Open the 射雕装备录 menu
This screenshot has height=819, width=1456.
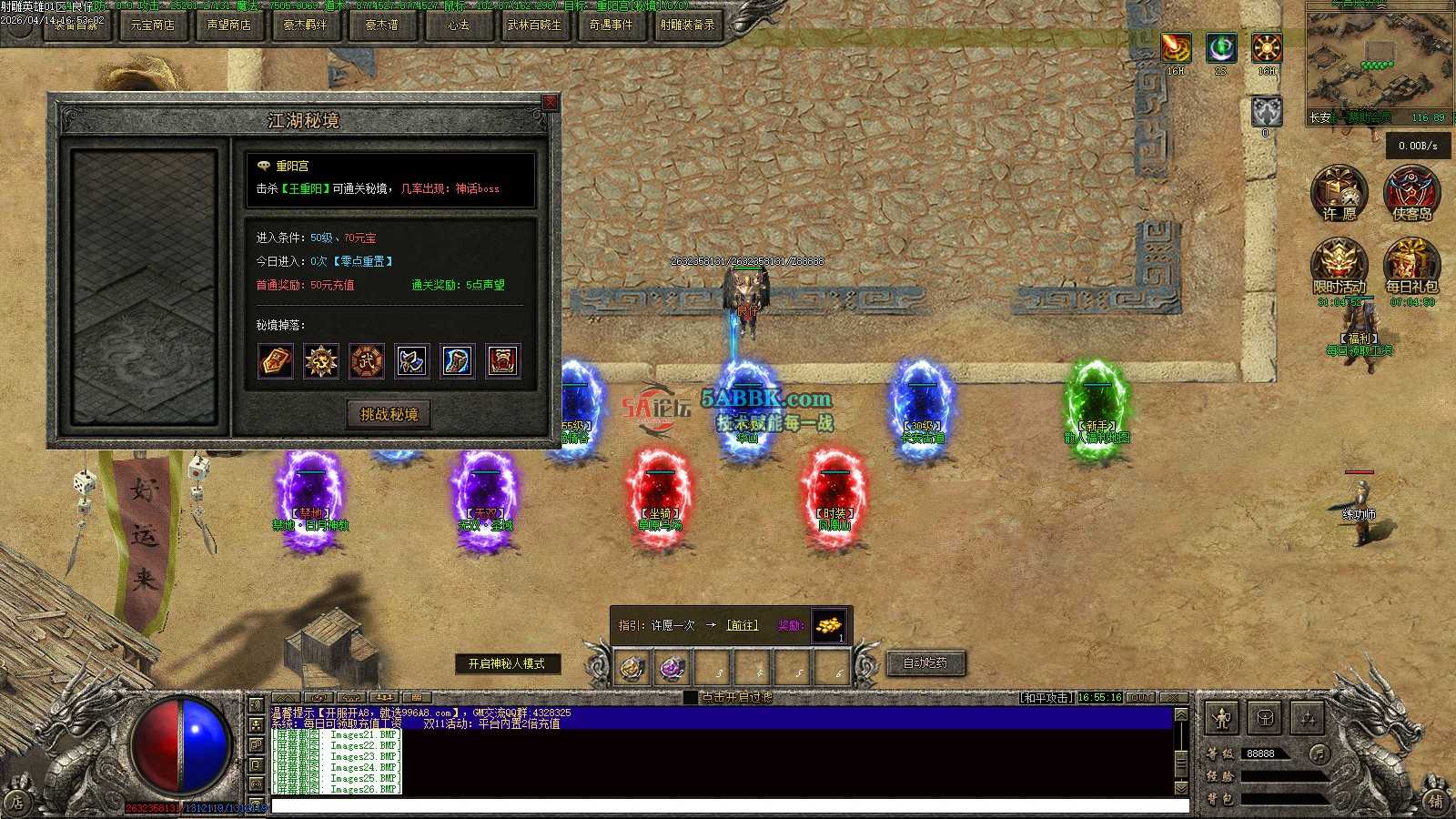point(687,25)
